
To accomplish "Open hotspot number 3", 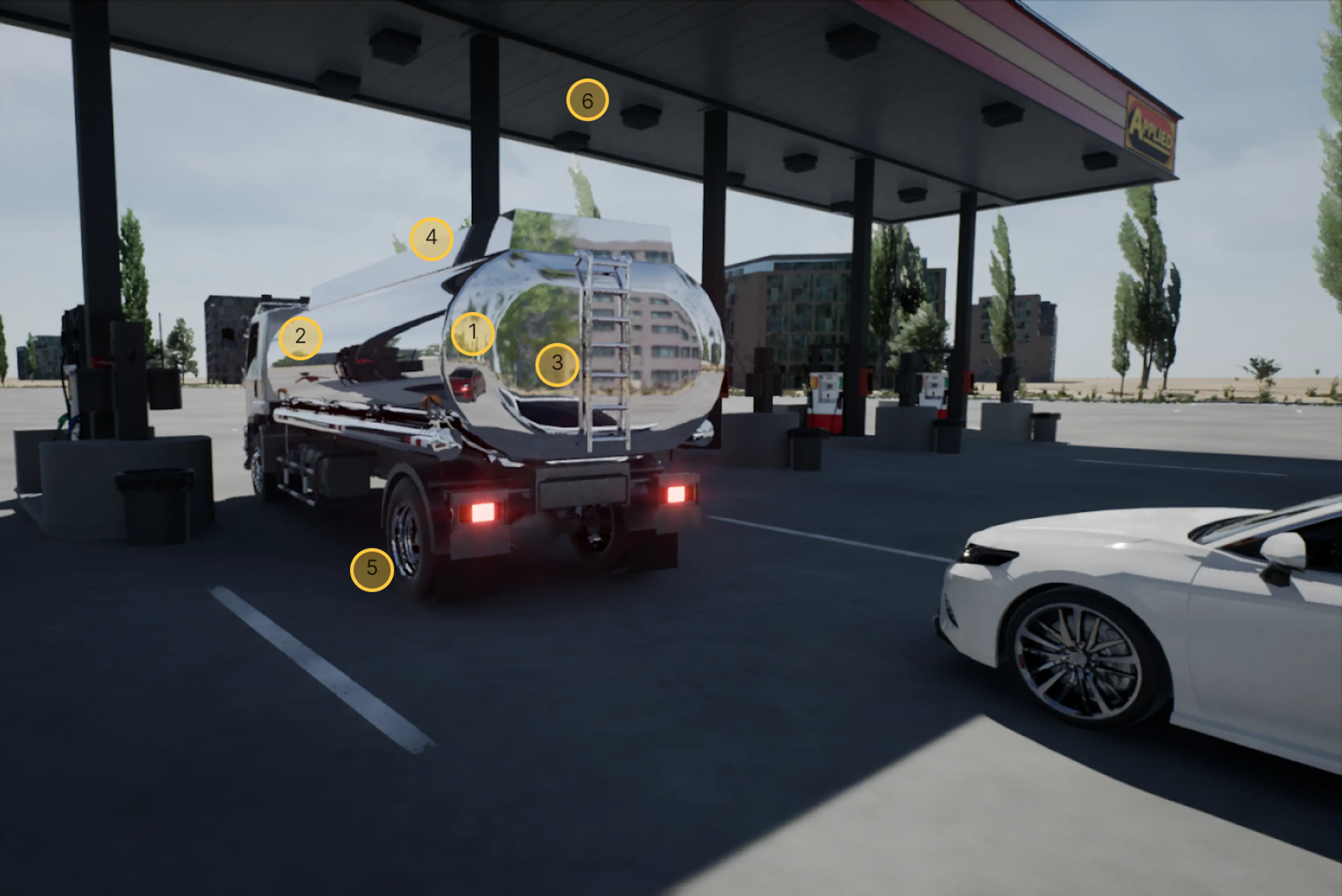I will [x=557, y=365].
